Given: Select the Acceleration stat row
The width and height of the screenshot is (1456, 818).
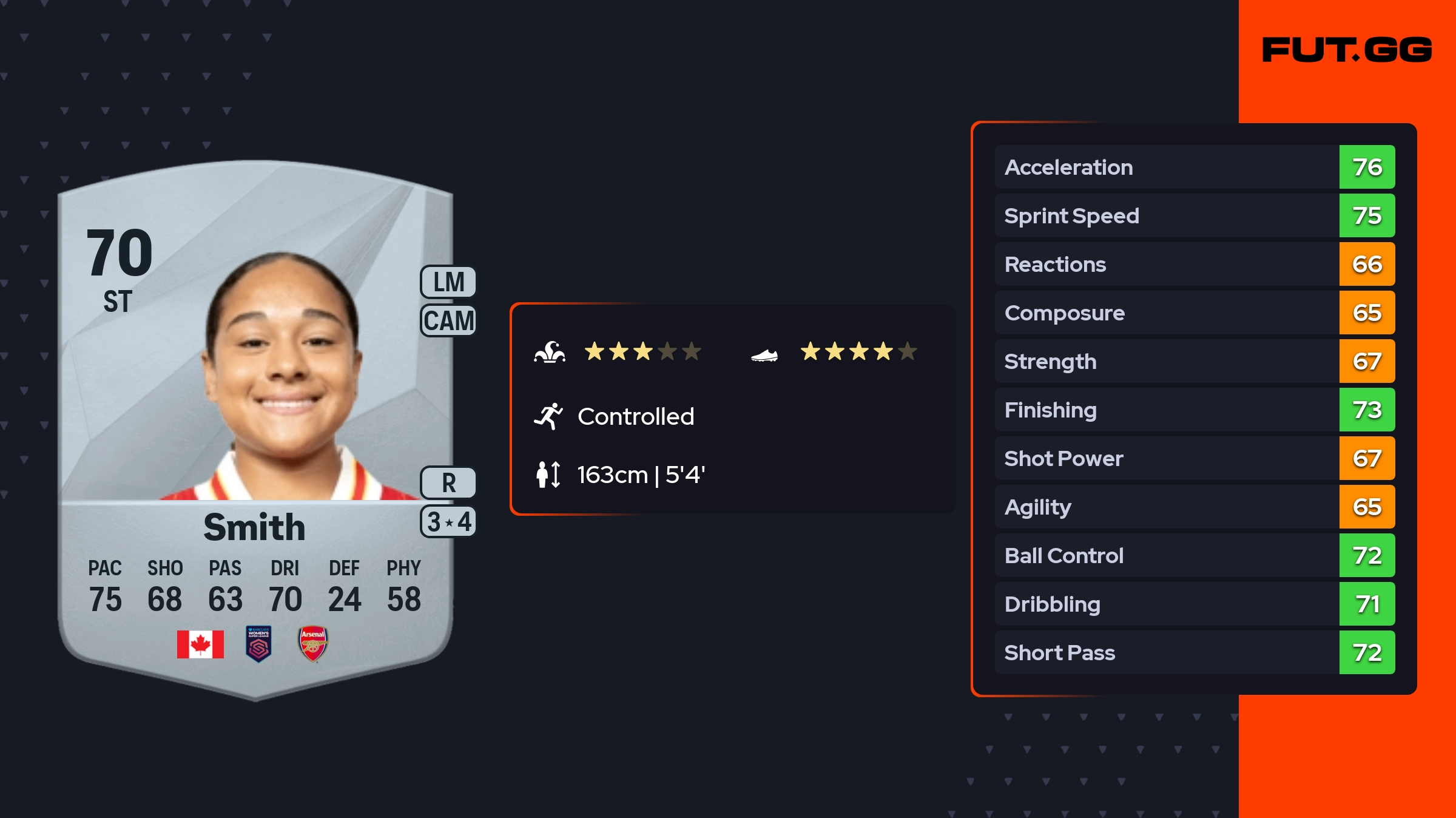Looking at the screenshot, I should click(1194, 167).
